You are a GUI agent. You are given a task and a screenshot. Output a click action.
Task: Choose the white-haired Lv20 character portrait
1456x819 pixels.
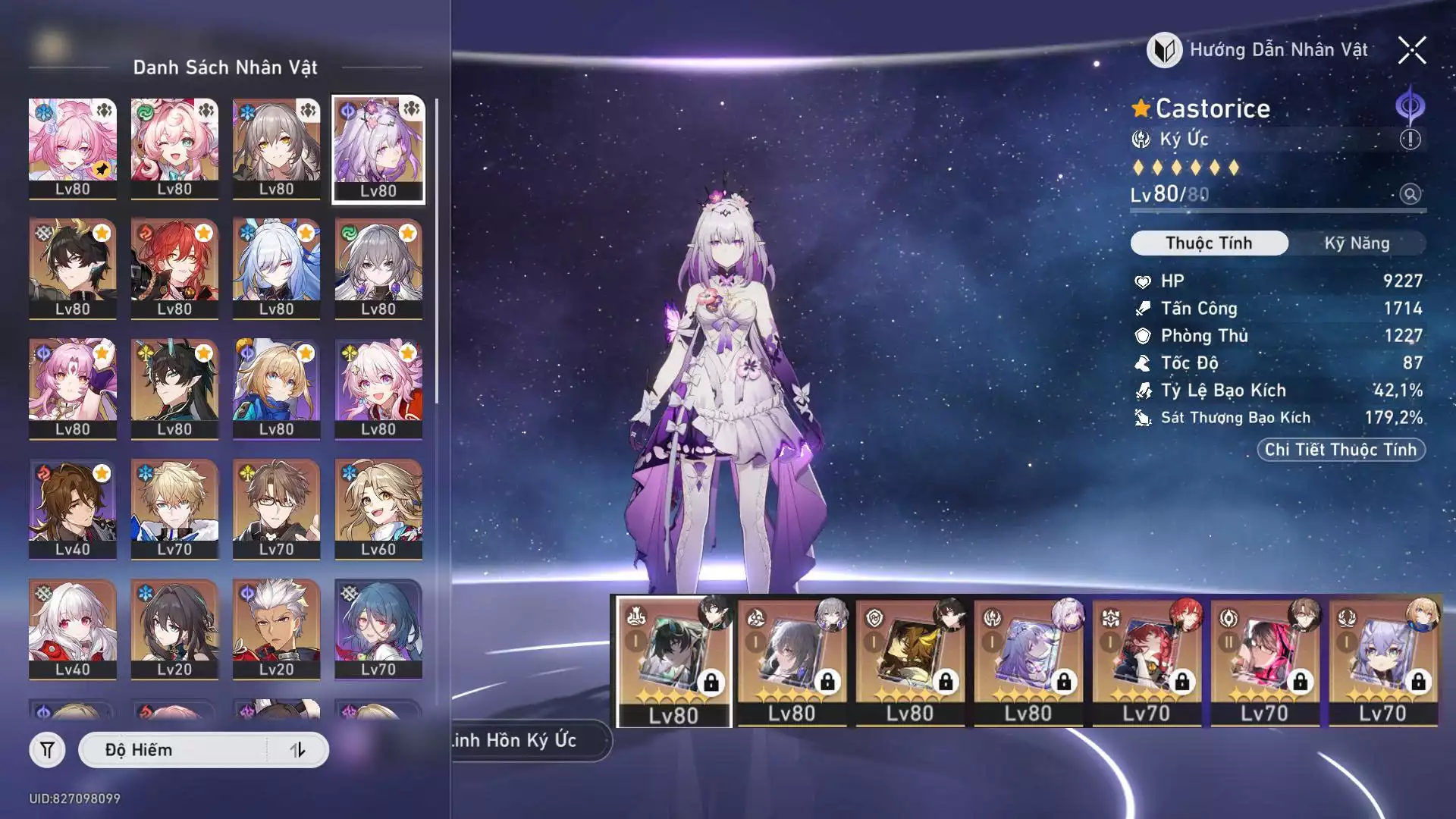(276, 629)
